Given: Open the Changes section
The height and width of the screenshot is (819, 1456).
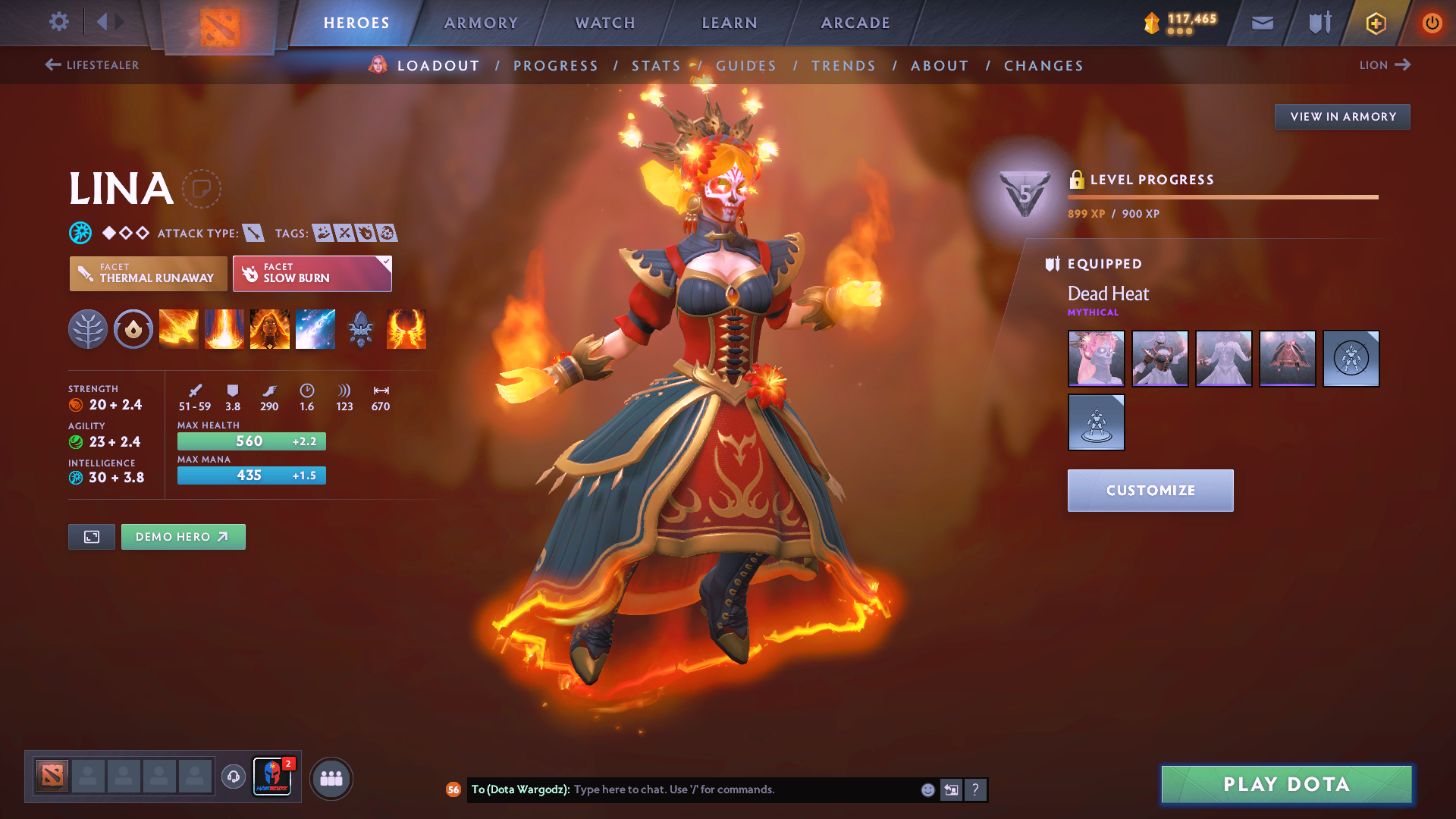Looking at the screenshot, I should pyautogui.click(x=1043, y=66).
